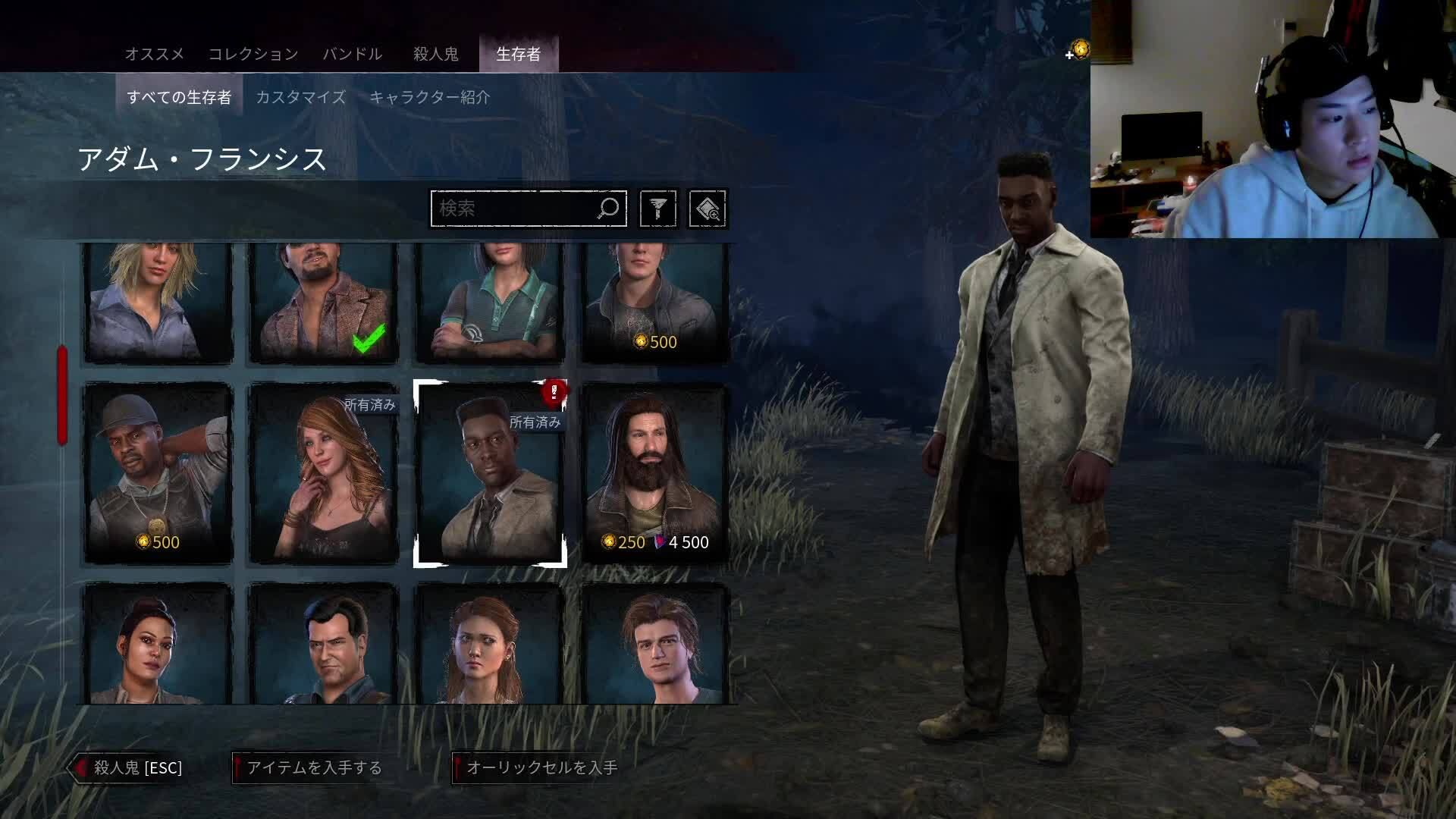Select the bearded survivor costing 4 500 shards
The height and width of the screenshot is (819, 1456).
(x=655, y=474)
